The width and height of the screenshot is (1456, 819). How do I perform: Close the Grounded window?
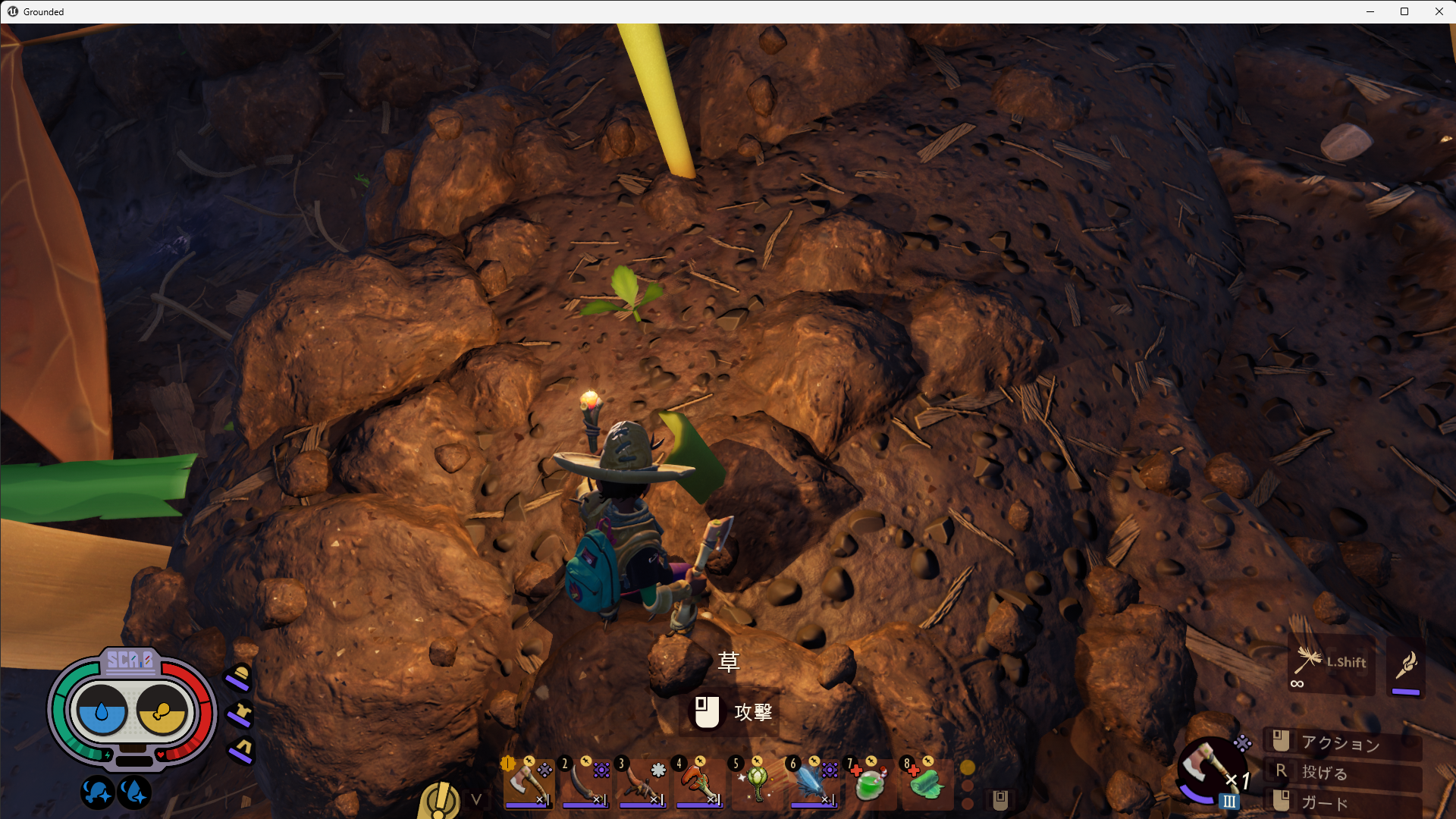[1439, 11]
